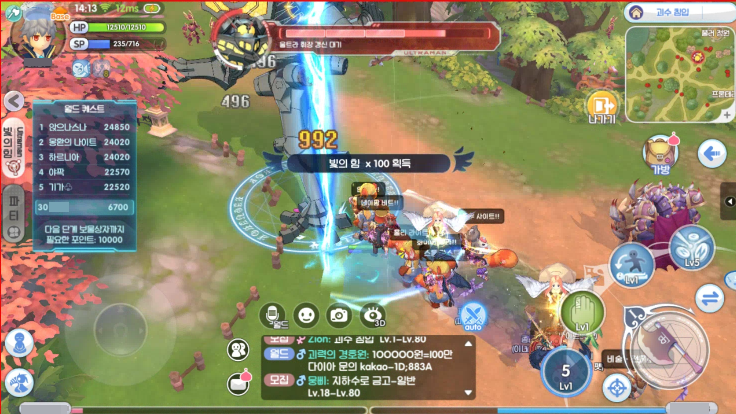Tap the microphone voice chat button
Viewport: 736px width, 414px height.
click(274, 316)
